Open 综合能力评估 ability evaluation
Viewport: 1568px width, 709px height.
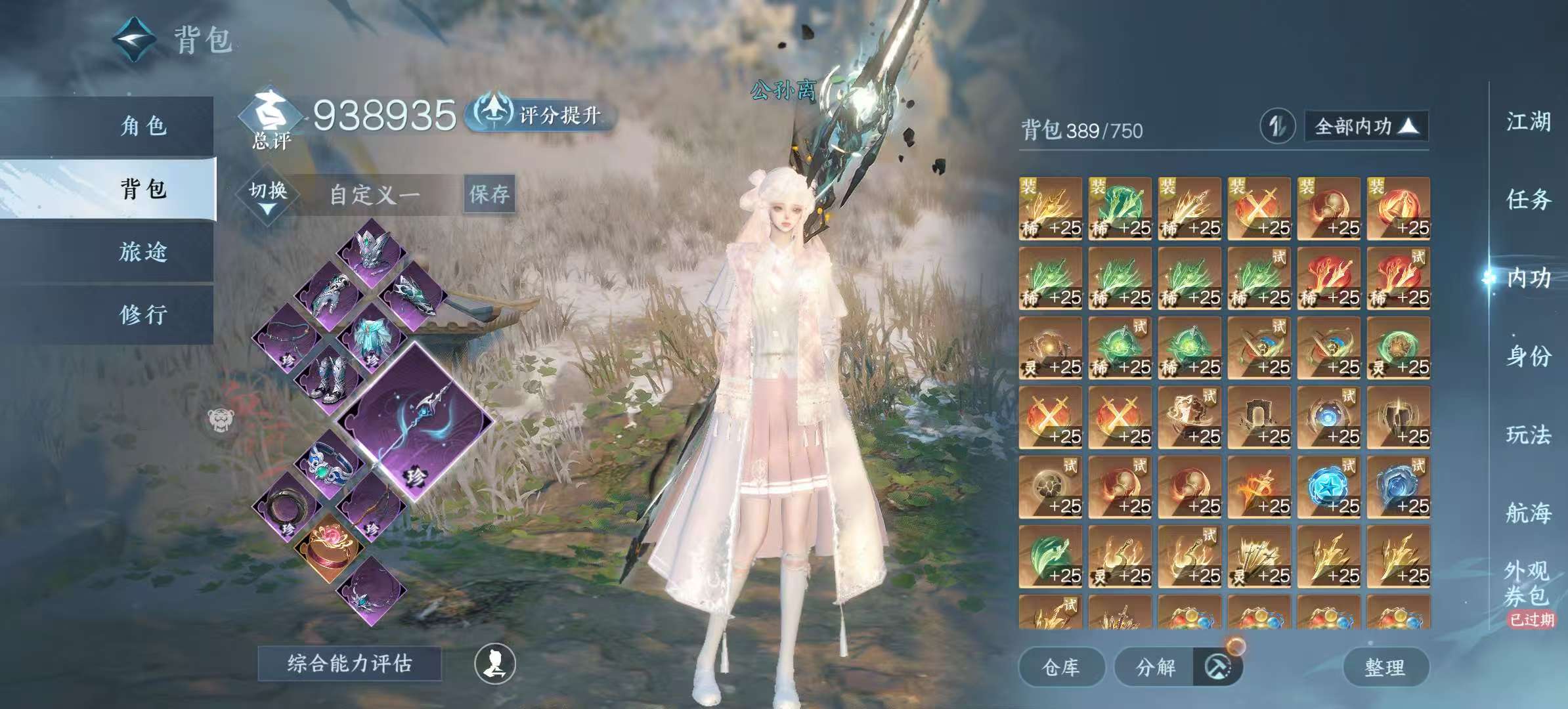(x=349, y=664)
